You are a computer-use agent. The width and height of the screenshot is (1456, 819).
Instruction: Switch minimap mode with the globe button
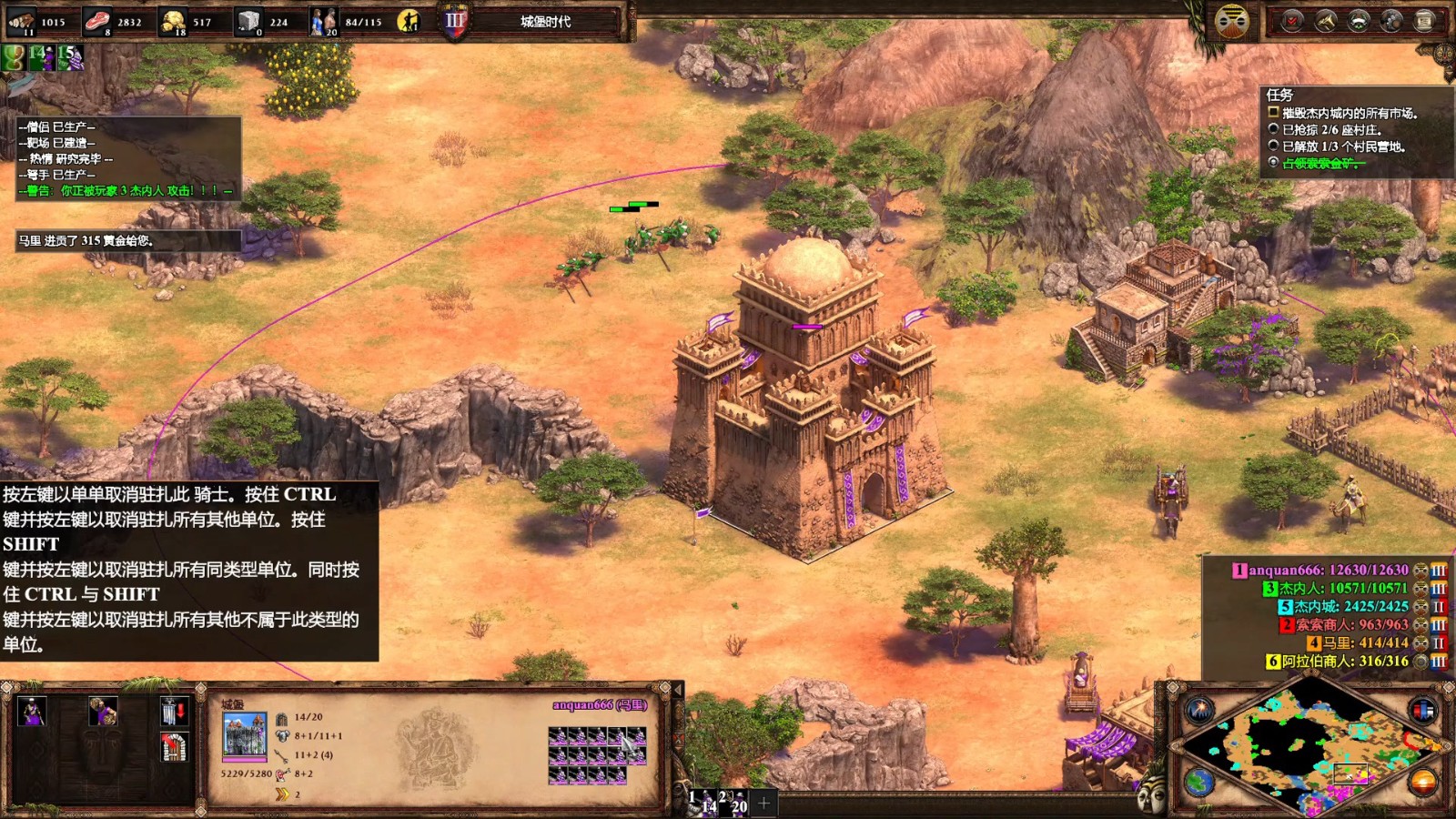point(1199,783)
